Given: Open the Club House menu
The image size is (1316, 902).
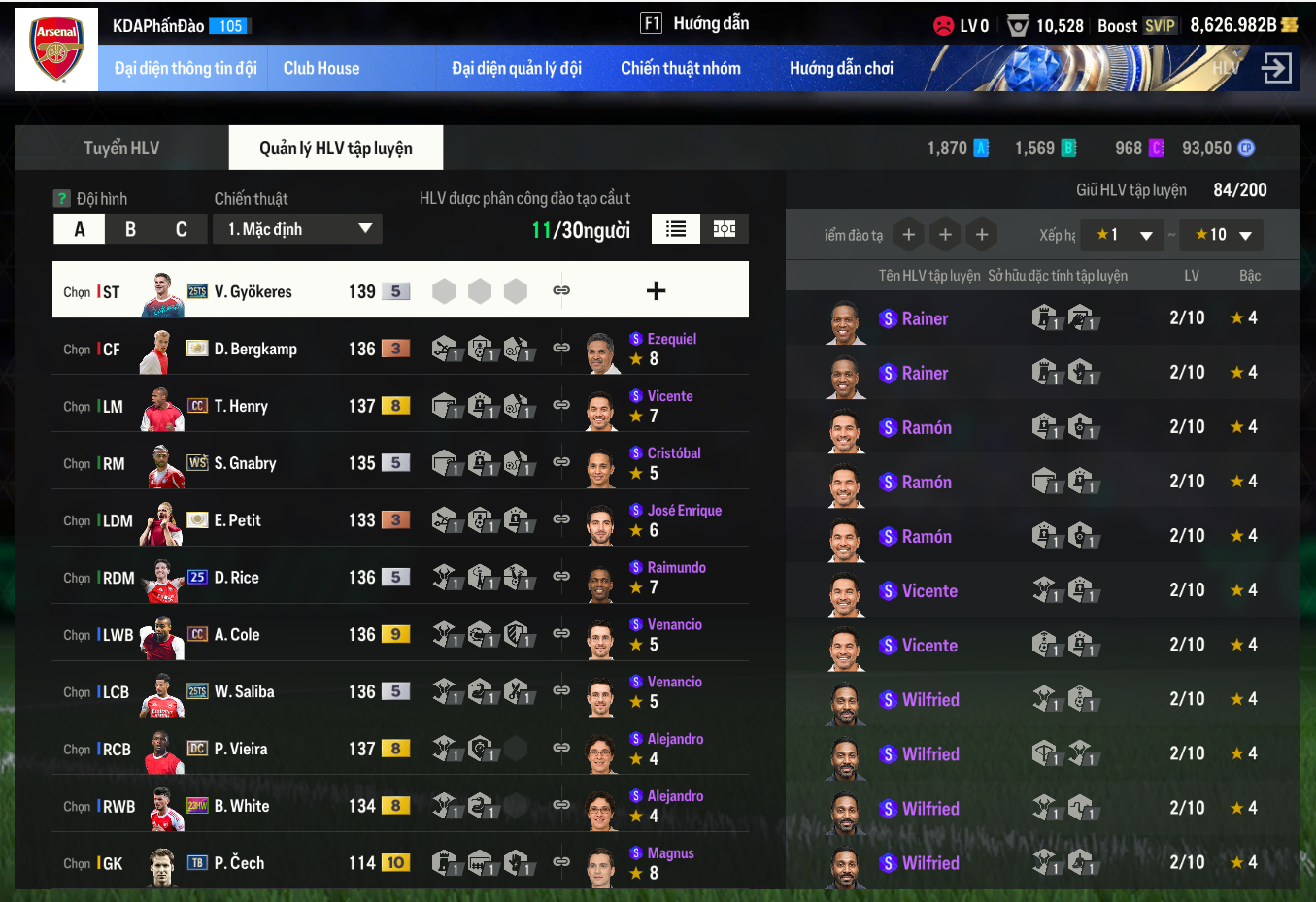Looking at the screenshot, I should (321, 68).
